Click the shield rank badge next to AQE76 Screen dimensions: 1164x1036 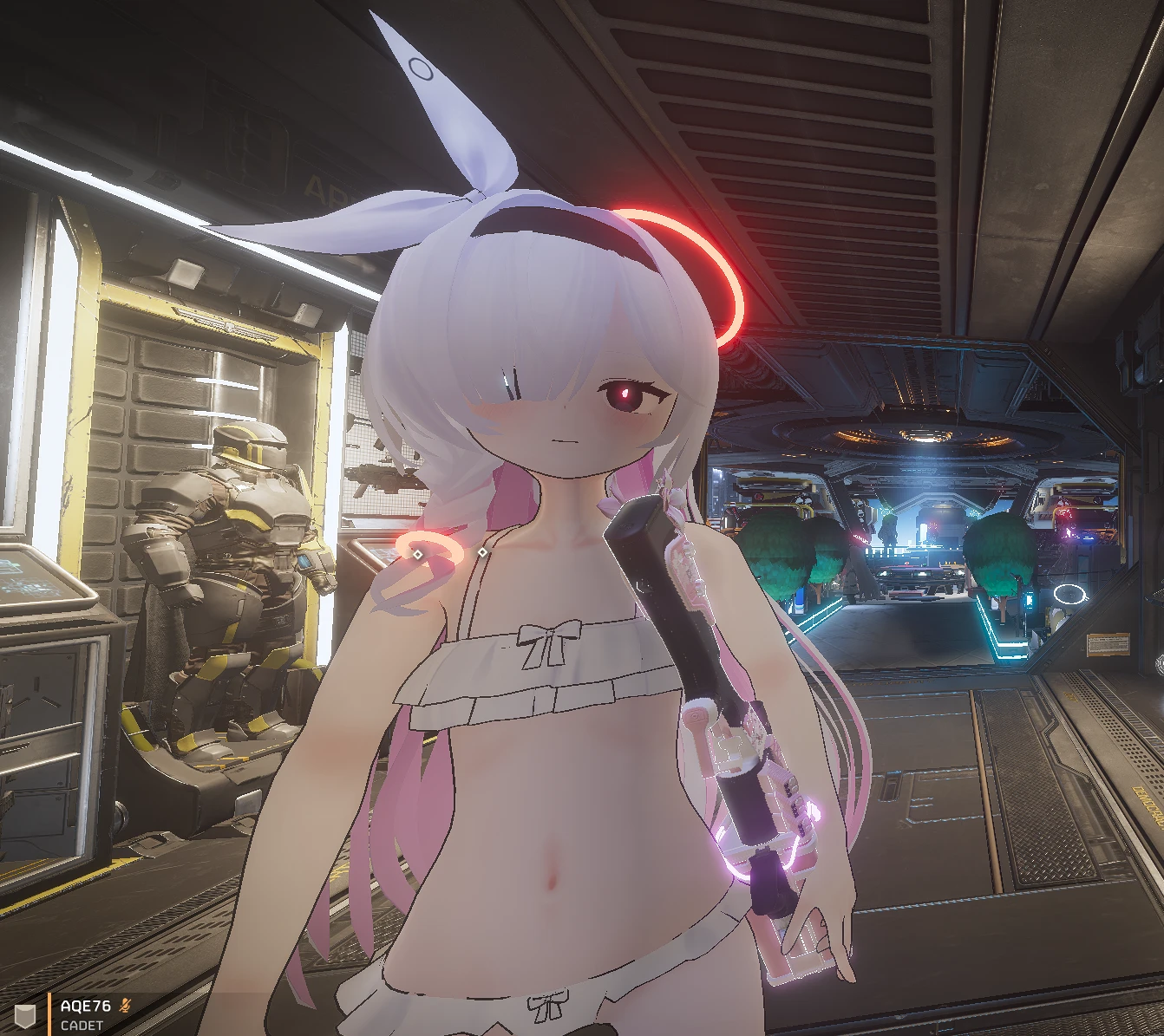(x=27, y=1015)
